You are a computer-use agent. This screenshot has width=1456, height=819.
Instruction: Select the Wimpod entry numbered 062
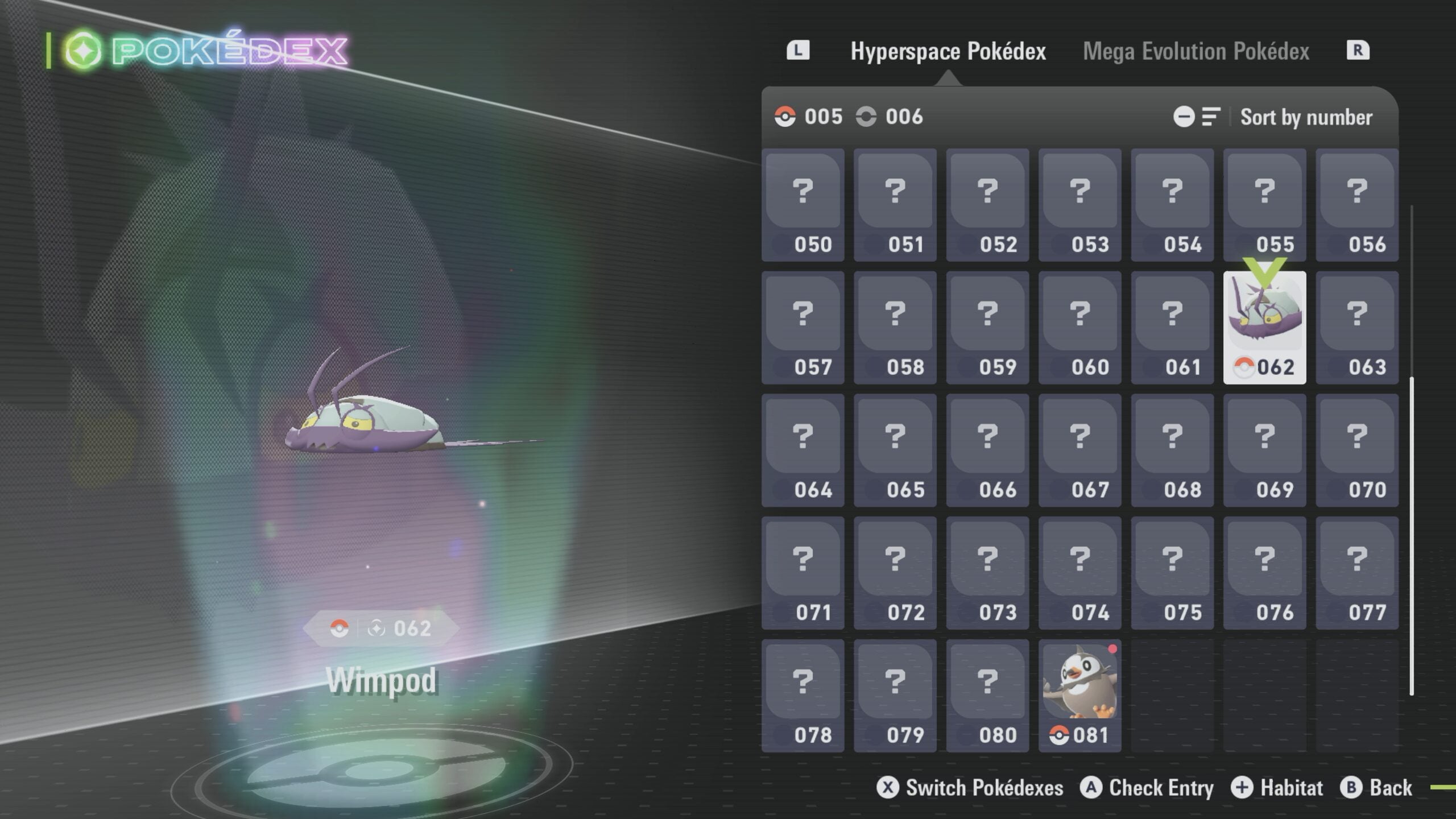1264,328
